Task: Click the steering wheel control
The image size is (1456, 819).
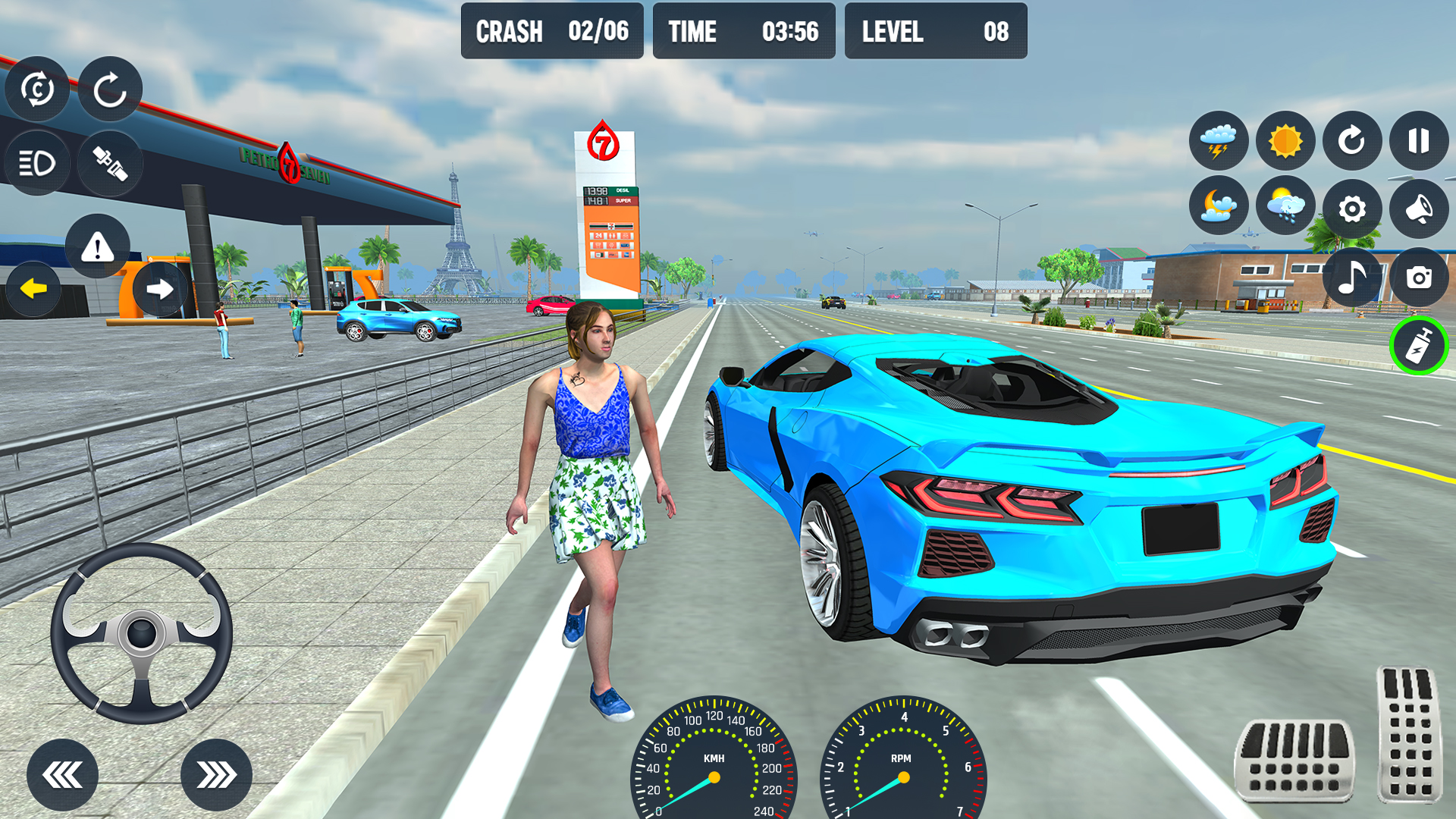Action: pos(142,633)
